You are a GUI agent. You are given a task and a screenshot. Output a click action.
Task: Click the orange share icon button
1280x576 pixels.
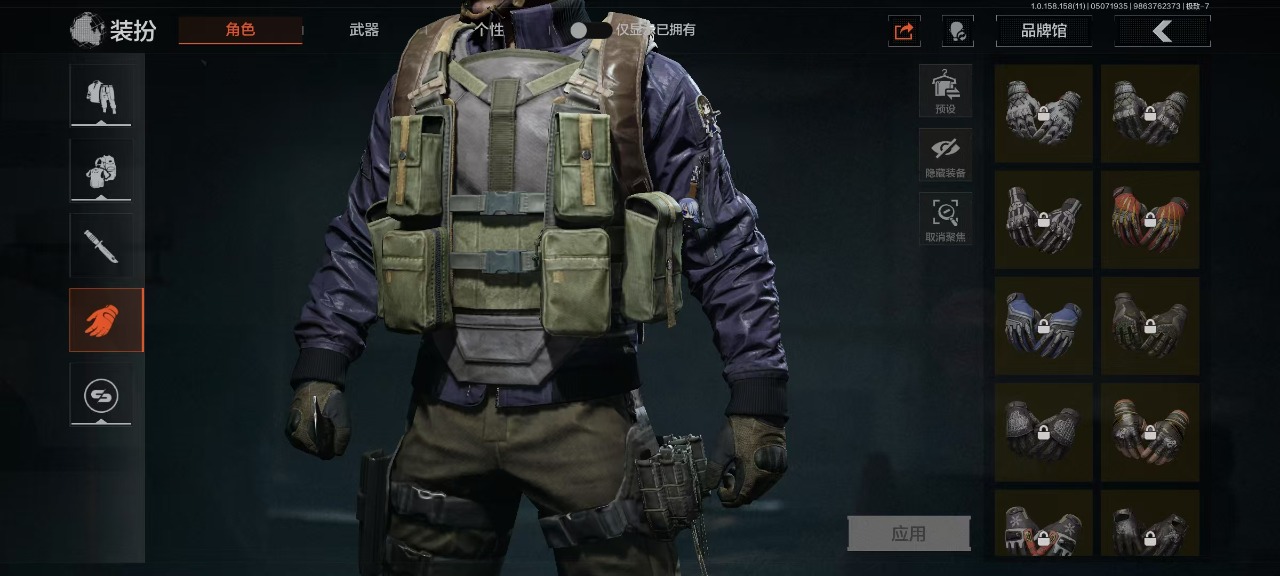coord(904,31)
